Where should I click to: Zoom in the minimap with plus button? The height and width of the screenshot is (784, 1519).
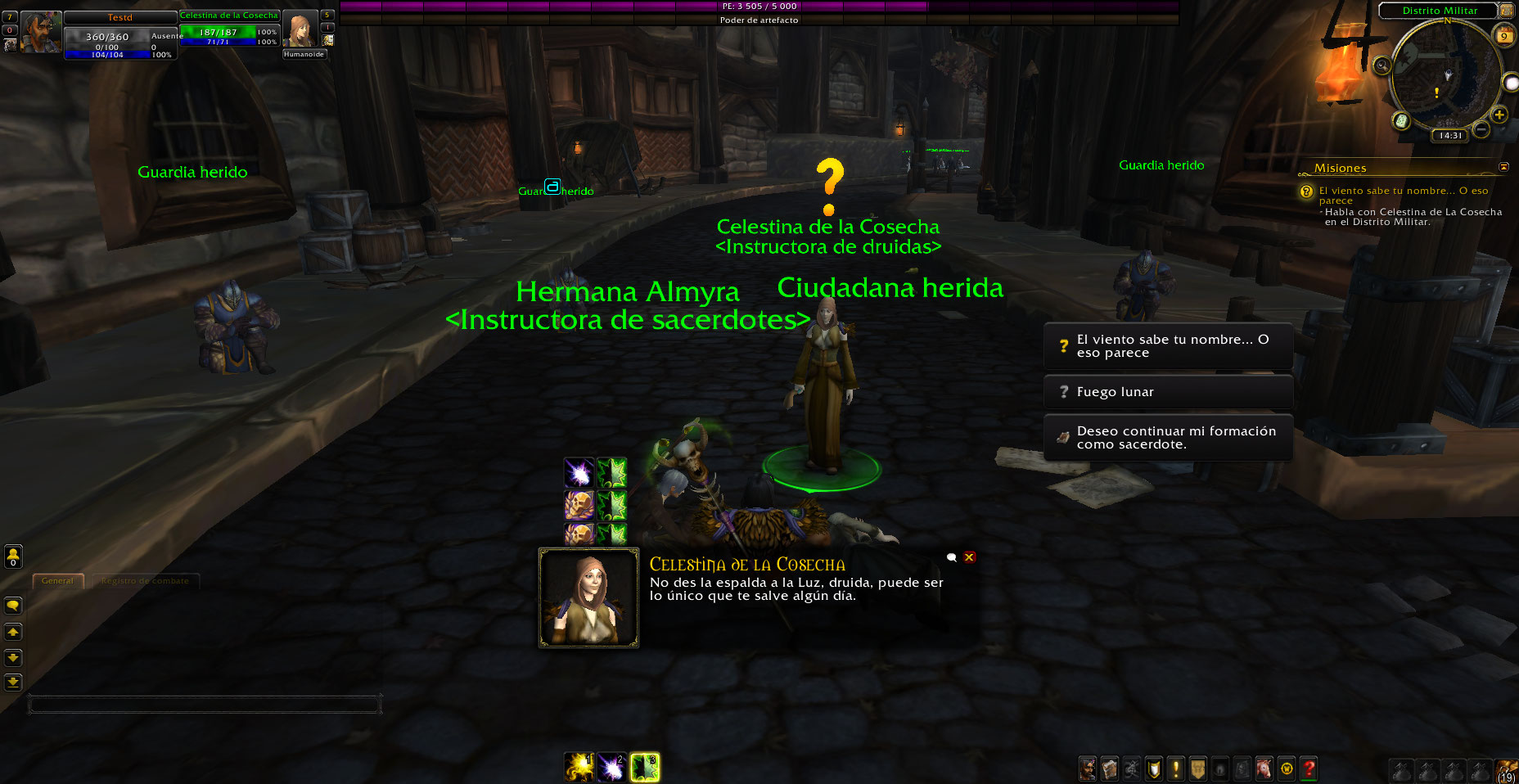[x=1499, y=114]
